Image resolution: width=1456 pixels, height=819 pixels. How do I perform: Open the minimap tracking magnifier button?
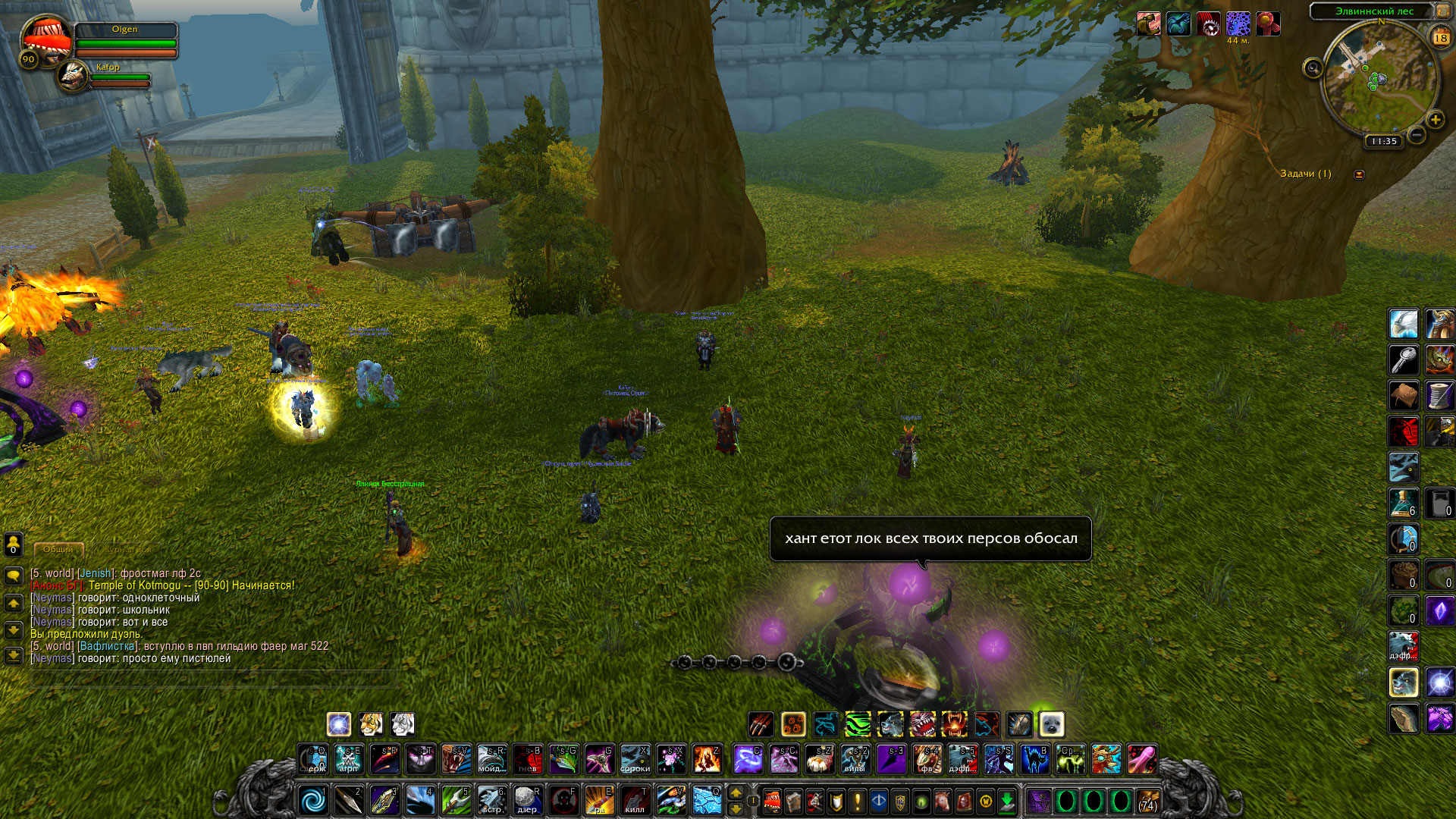(x=1313, y=69)
